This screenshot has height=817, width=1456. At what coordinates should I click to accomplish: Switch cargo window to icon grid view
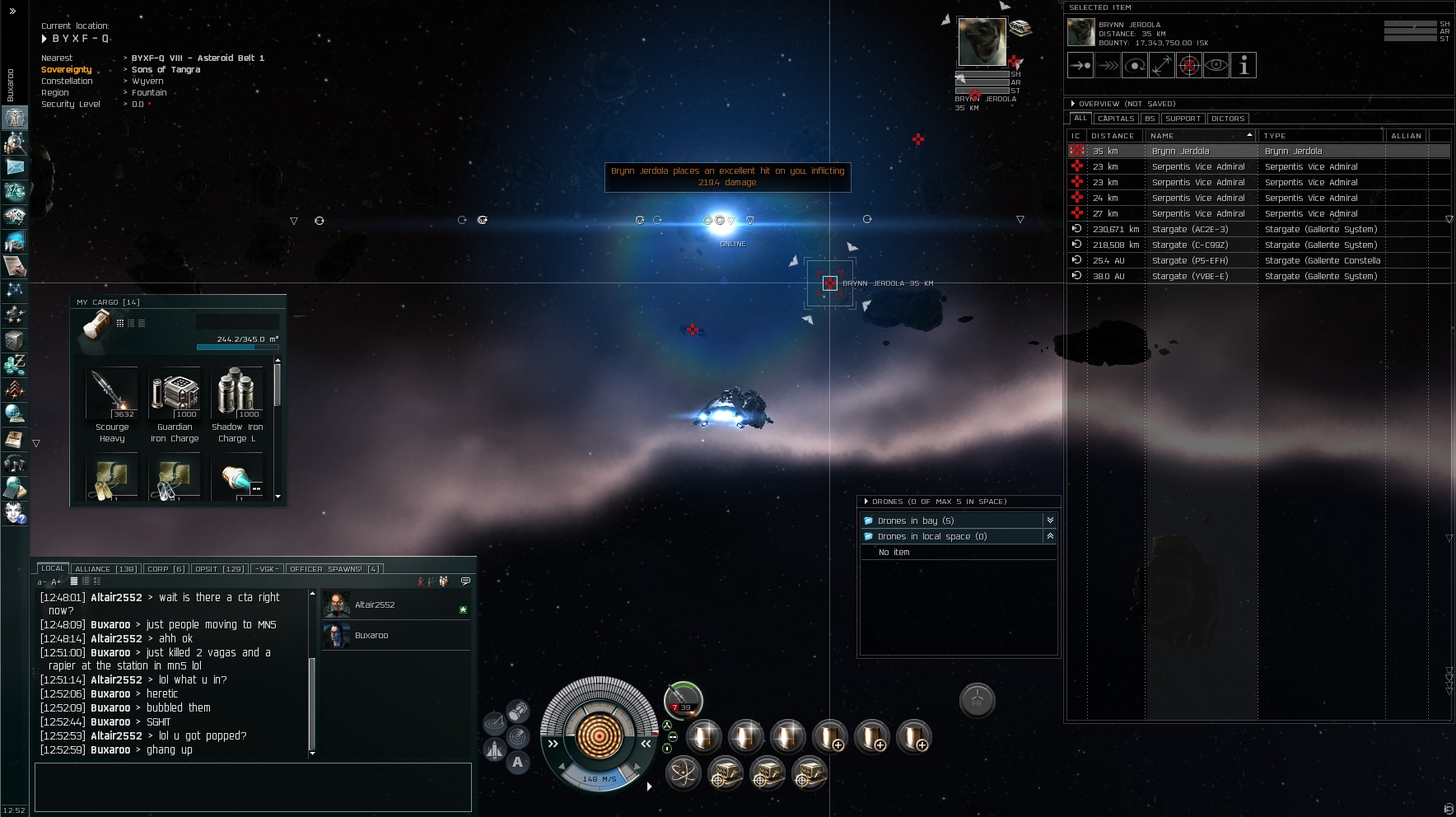[x=120, y=324]
